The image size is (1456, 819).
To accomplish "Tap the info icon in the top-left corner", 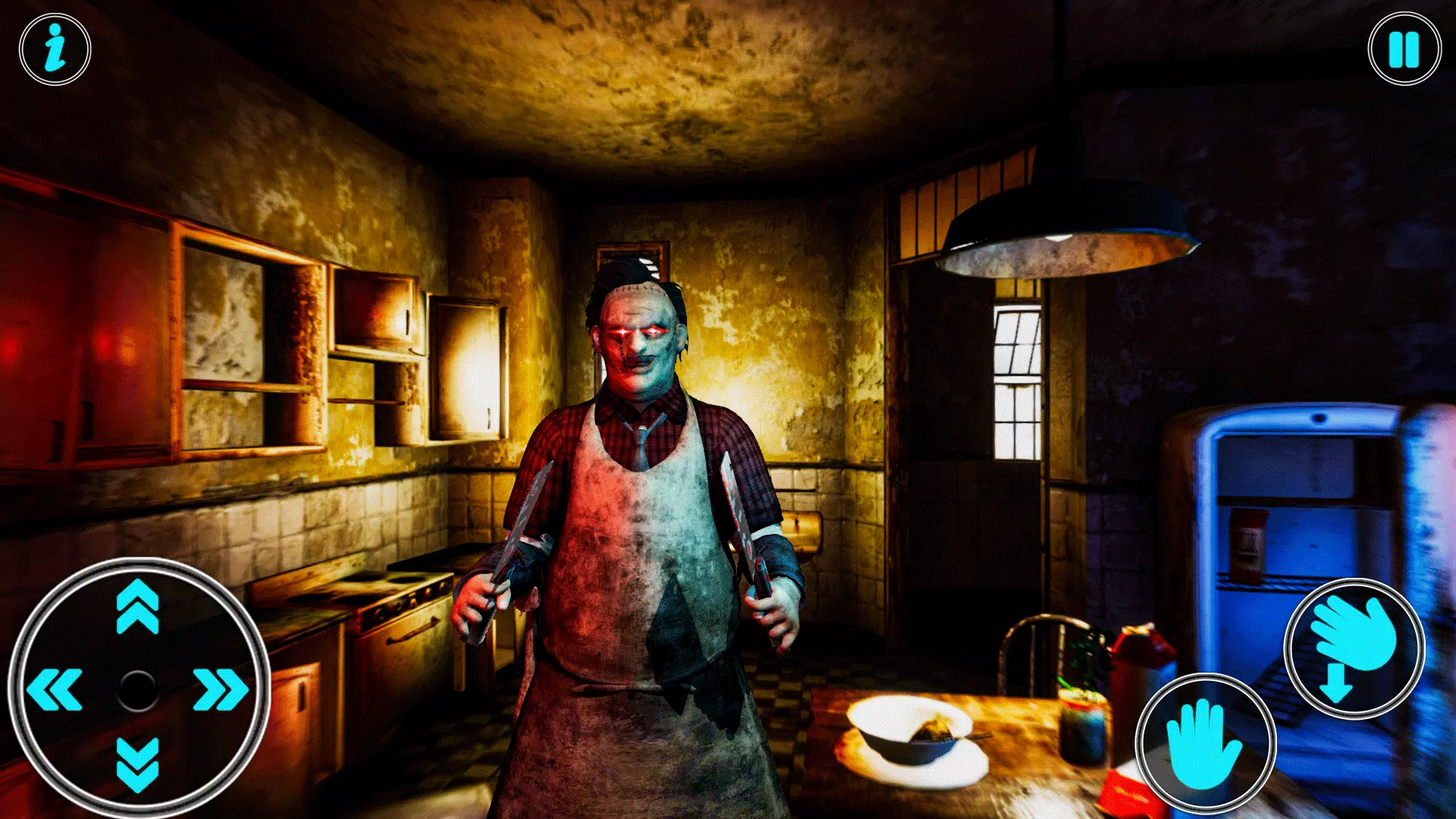I will [53, 48].
